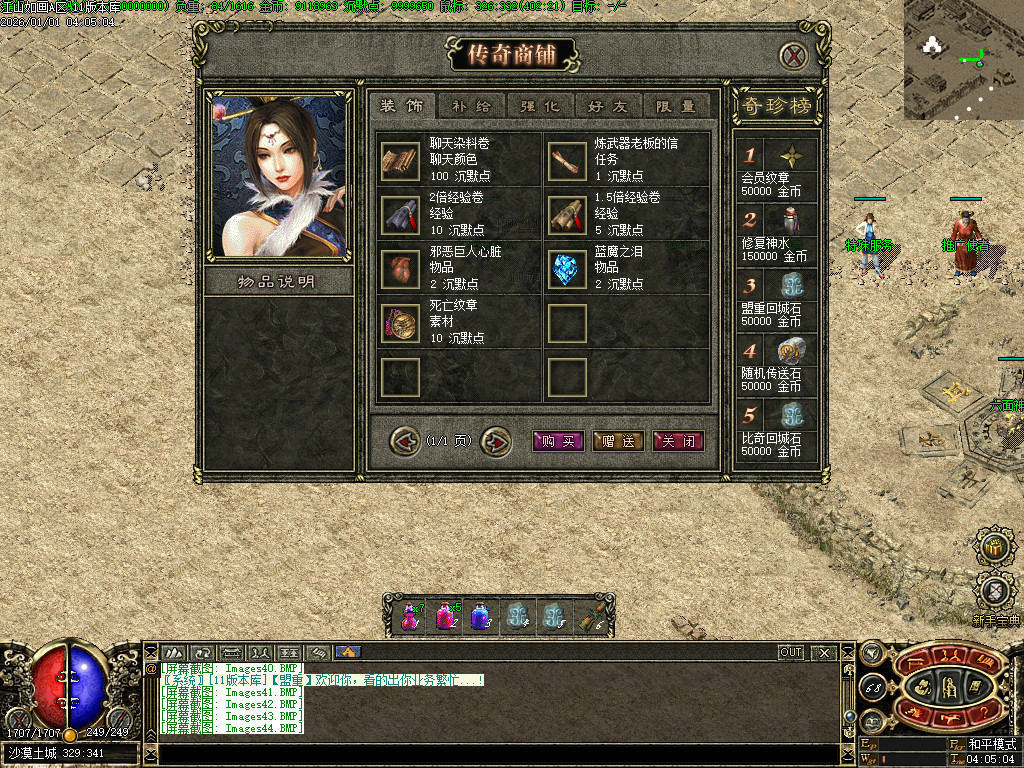Hit the red 关闭 button
This screenshot has width=1024, height=768.
(678, 441)
